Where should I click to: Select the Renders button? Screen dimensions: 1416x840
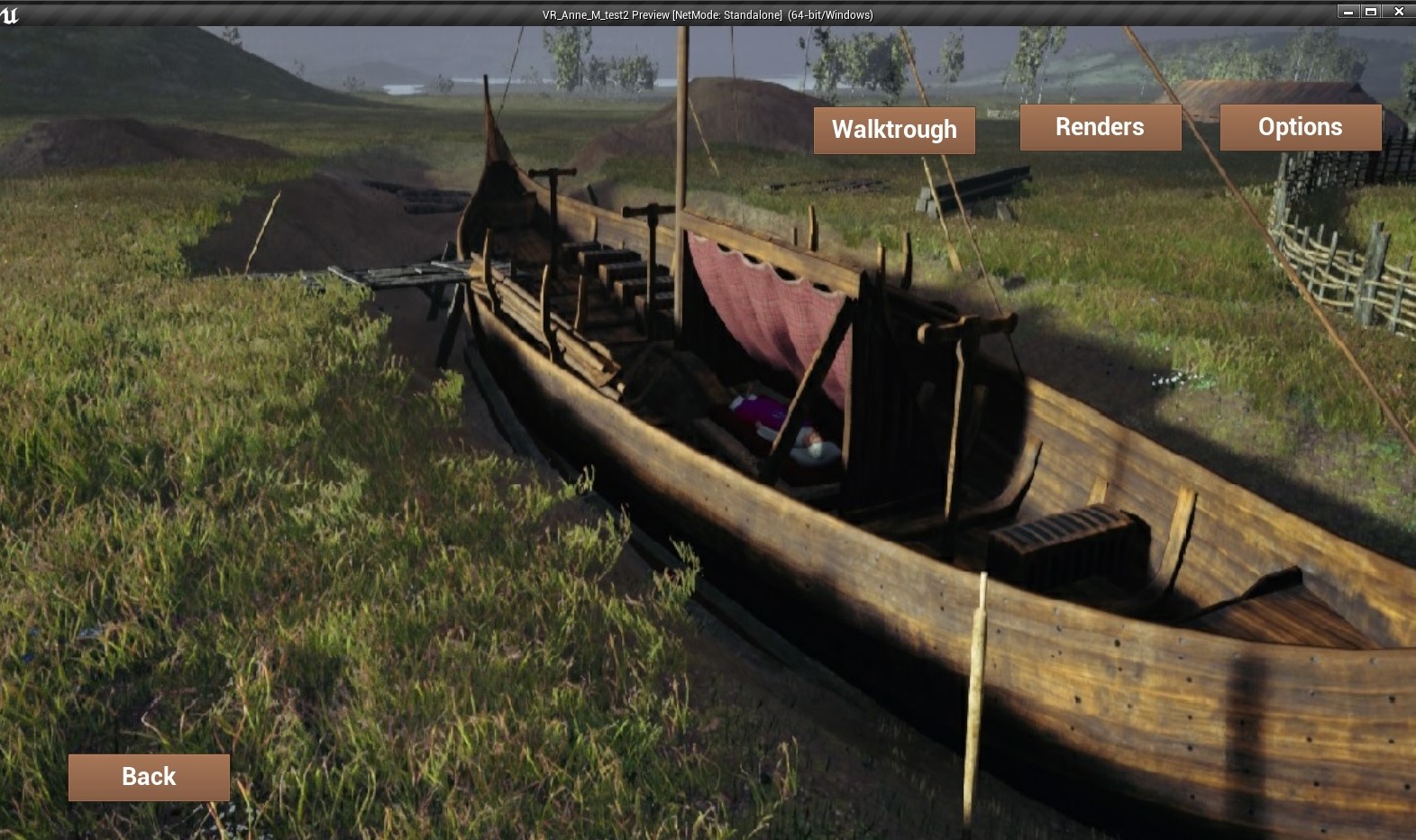pyautogui.click(x=1100, y=127)
